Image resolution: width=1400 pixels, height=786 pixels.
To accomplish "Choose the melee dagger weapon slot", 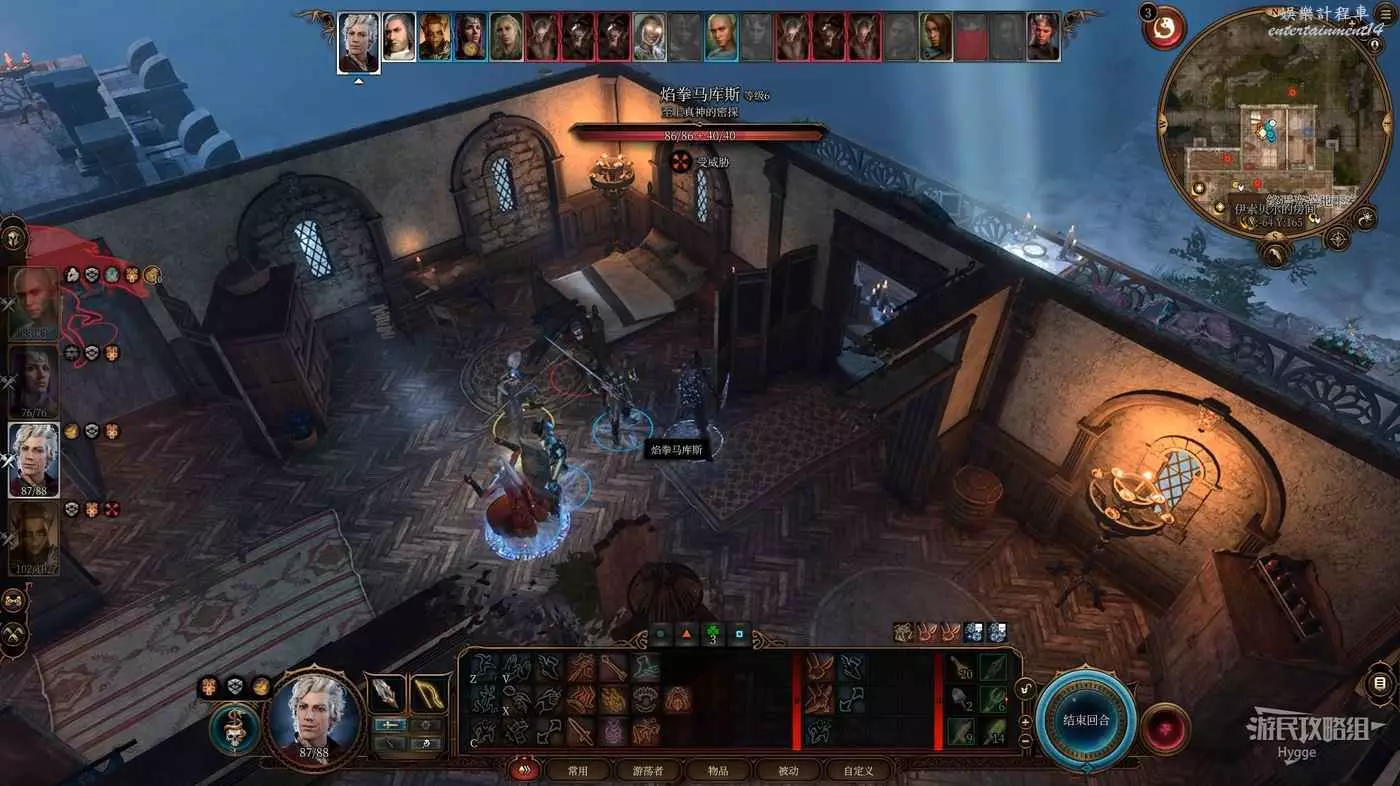I will (x=386, y=692).
